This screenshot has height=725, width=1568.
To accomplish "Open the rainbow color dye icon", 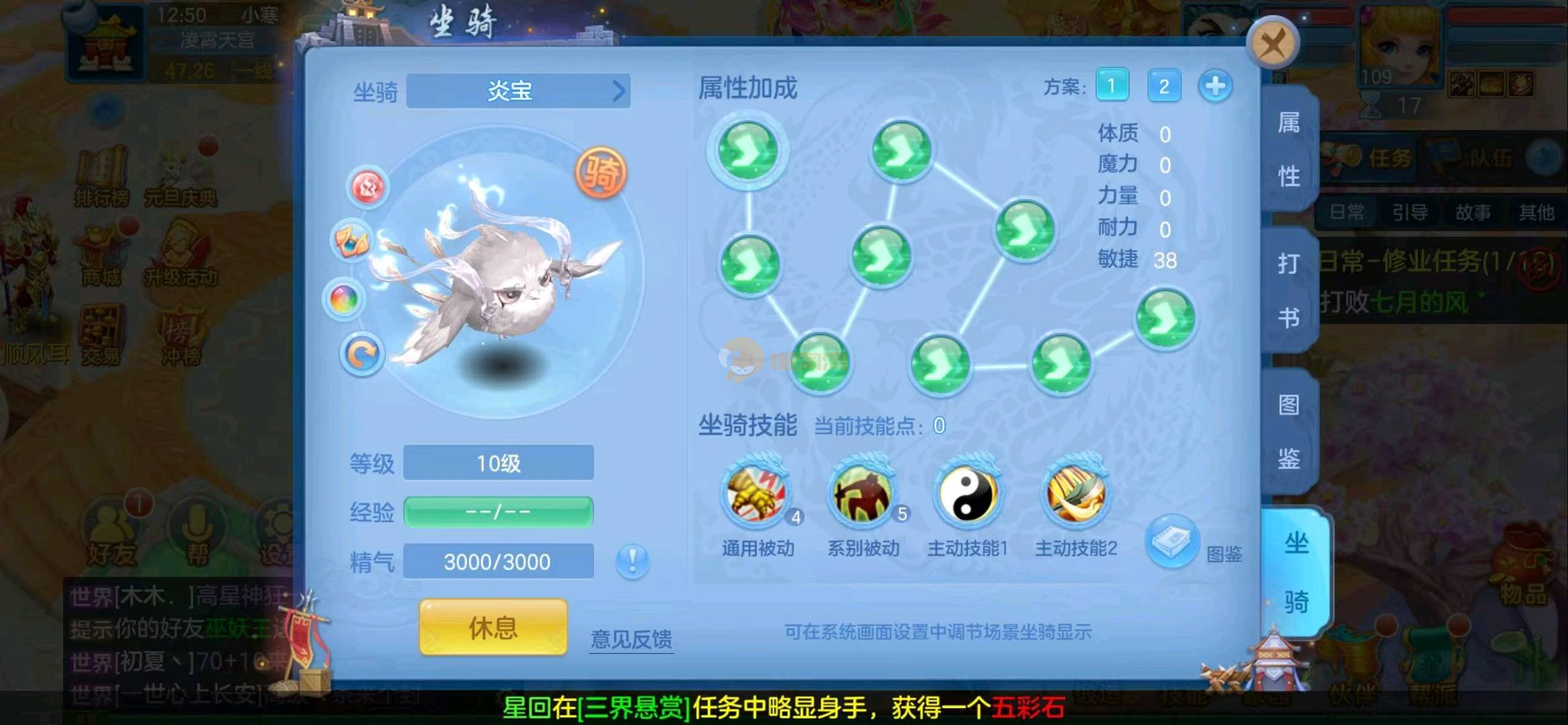I will (x=344, y=299).
